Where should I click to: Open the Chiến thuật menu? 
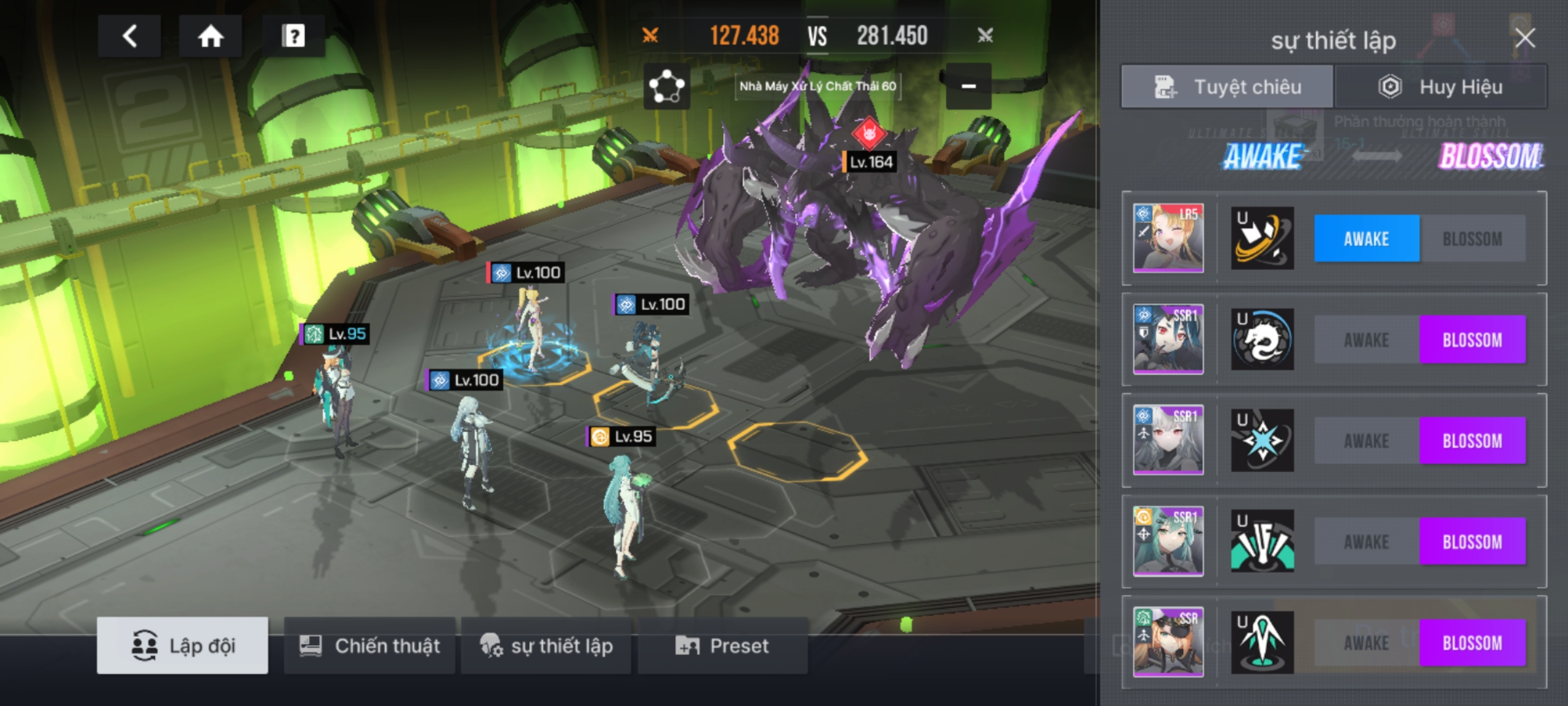tap(370, 646)
